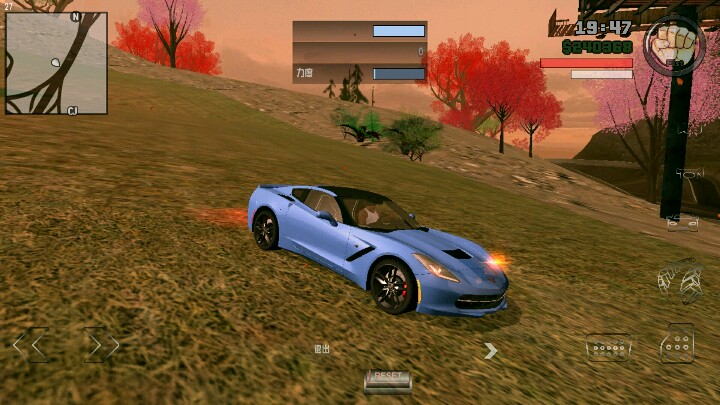The height and width of the screenshot is (405, 720).
Task: Select the 退出 exit option
Action: tap(321, 349)
